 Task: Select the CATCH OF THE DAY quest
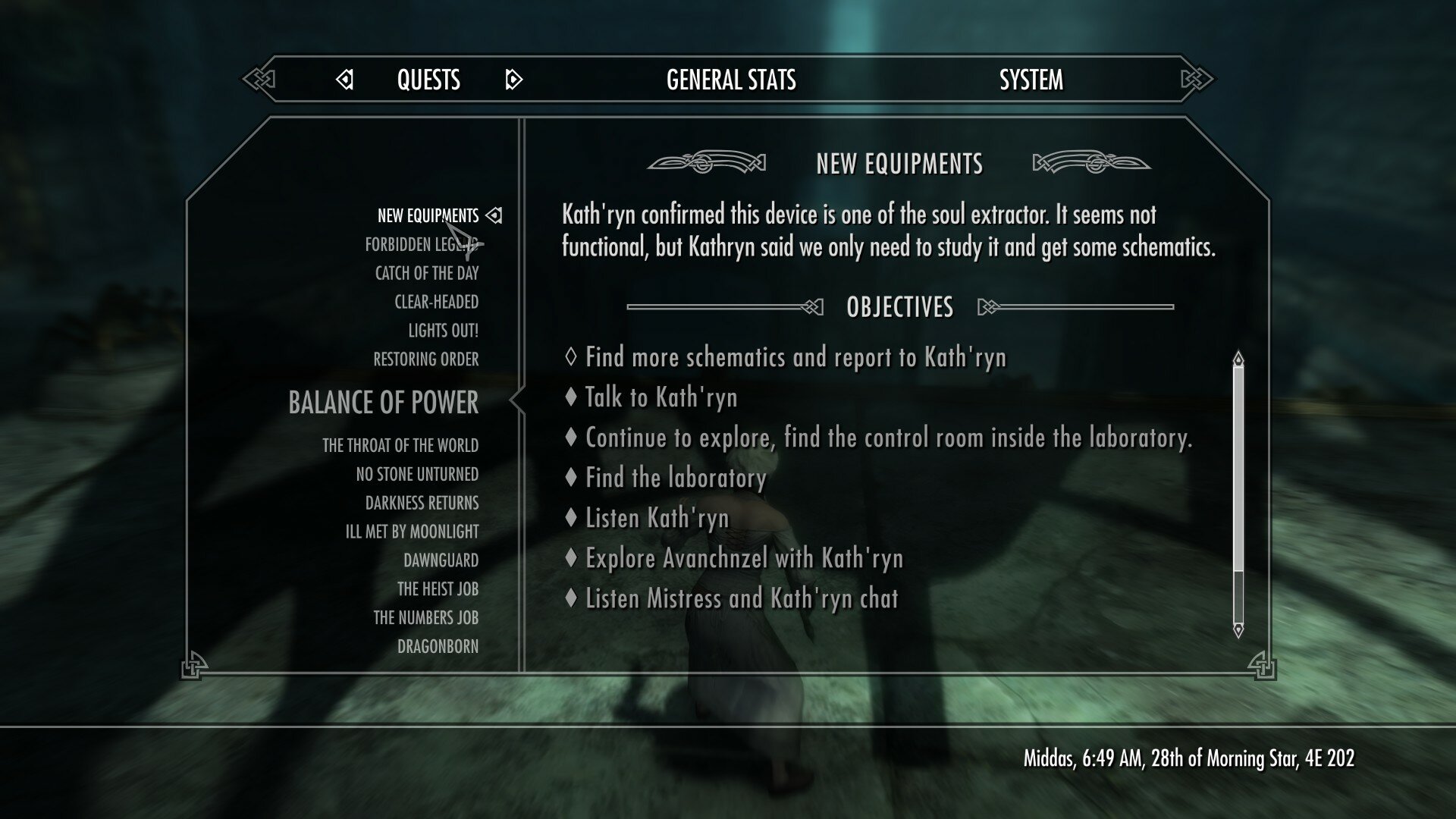click(428, 274)
